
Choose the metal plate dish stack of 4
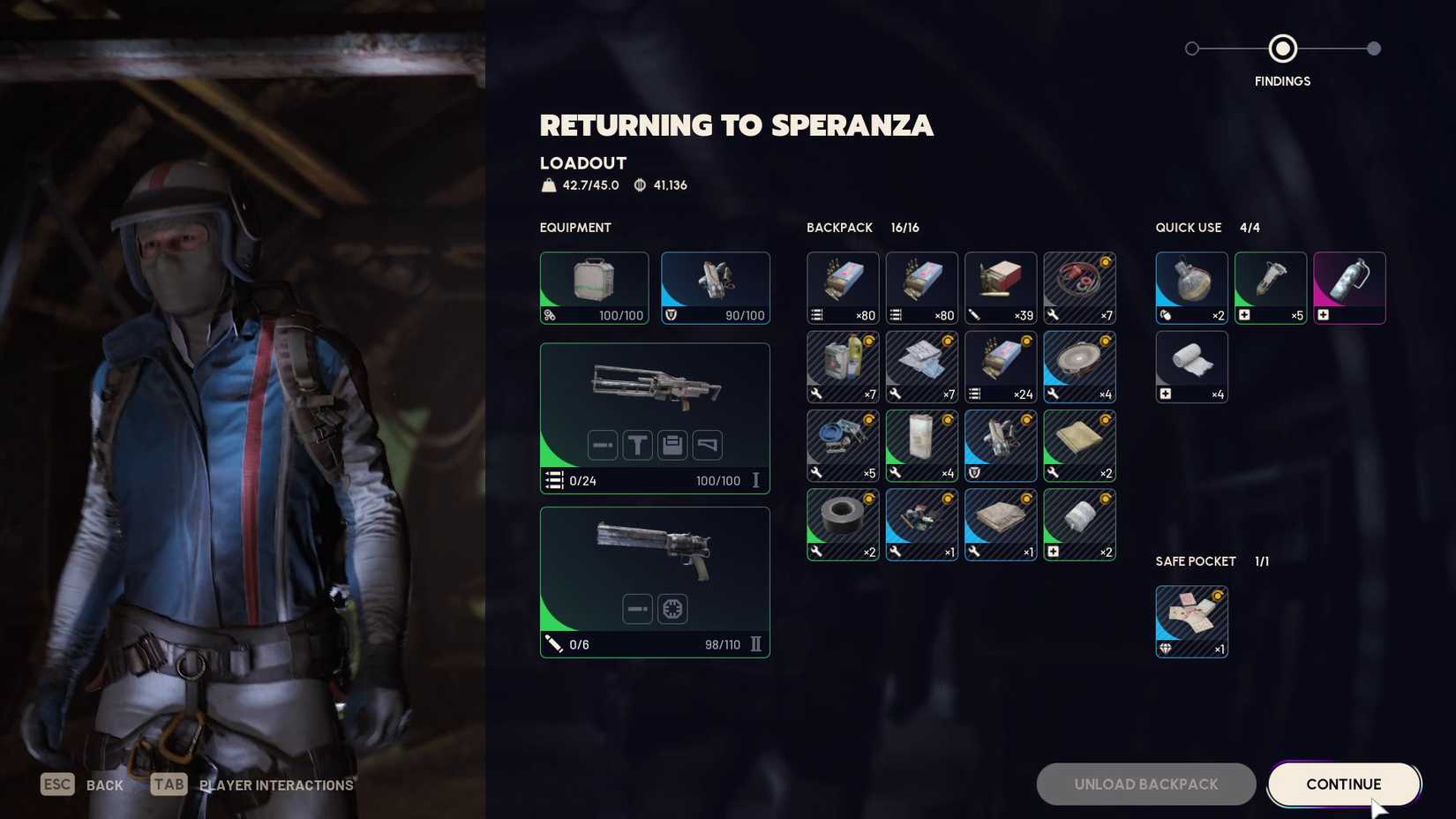tap(1079, 366)
